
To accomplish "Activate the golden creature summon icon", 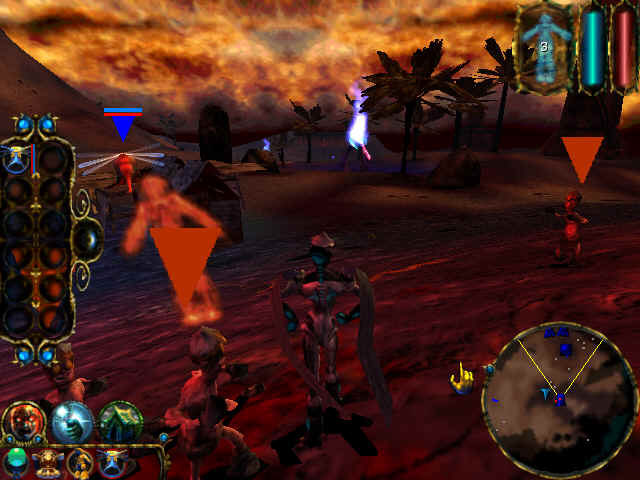I will tap(81, 462).
